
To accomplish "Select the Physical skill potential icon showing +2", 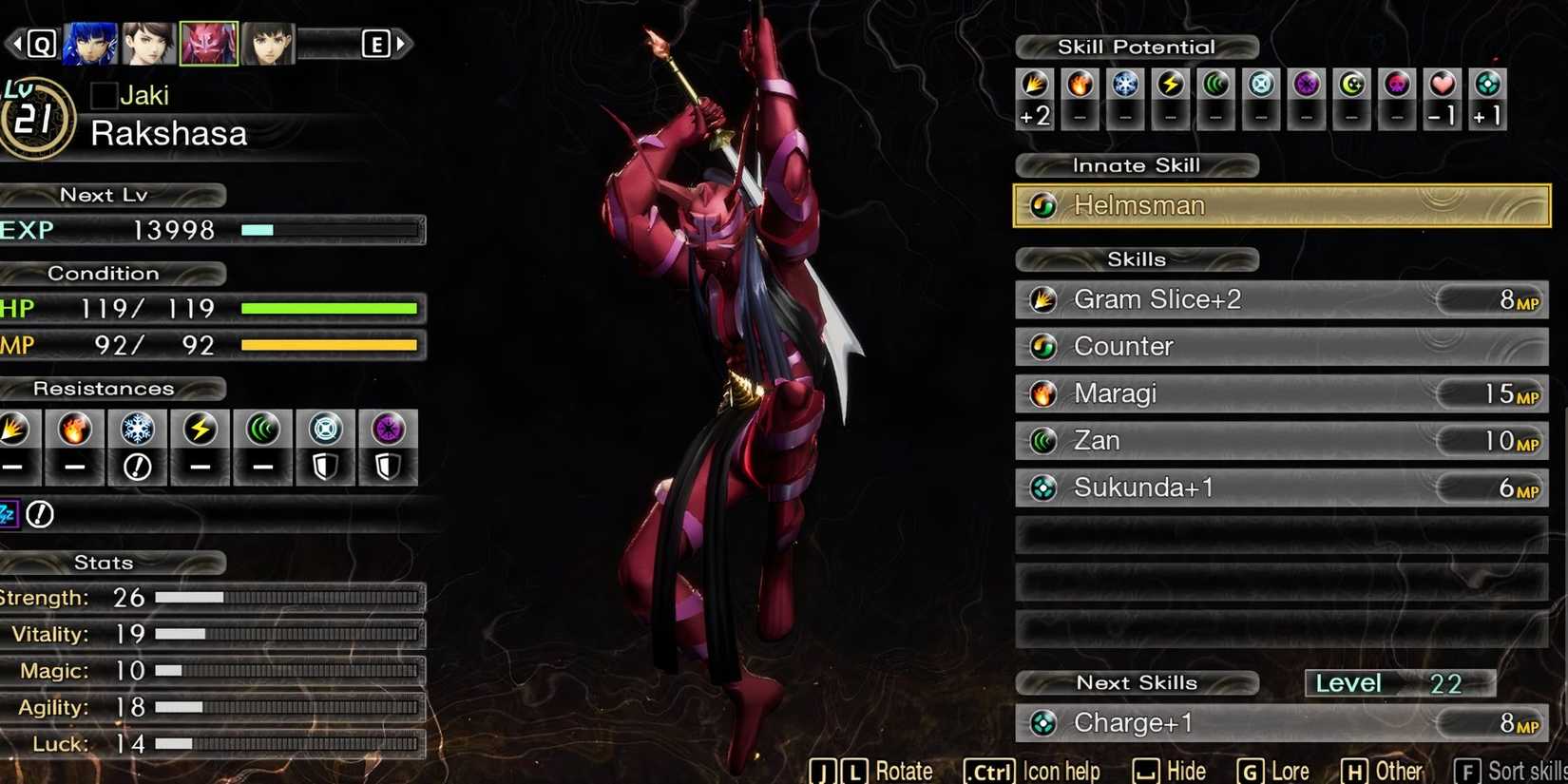I will point(1034,95).
